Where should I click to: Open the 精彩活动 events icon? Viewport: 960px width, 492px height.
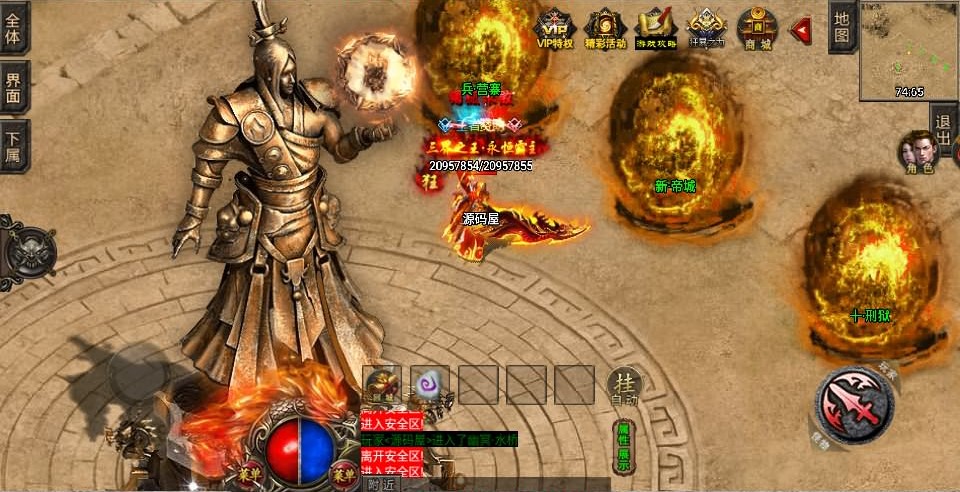pos(604,28)
